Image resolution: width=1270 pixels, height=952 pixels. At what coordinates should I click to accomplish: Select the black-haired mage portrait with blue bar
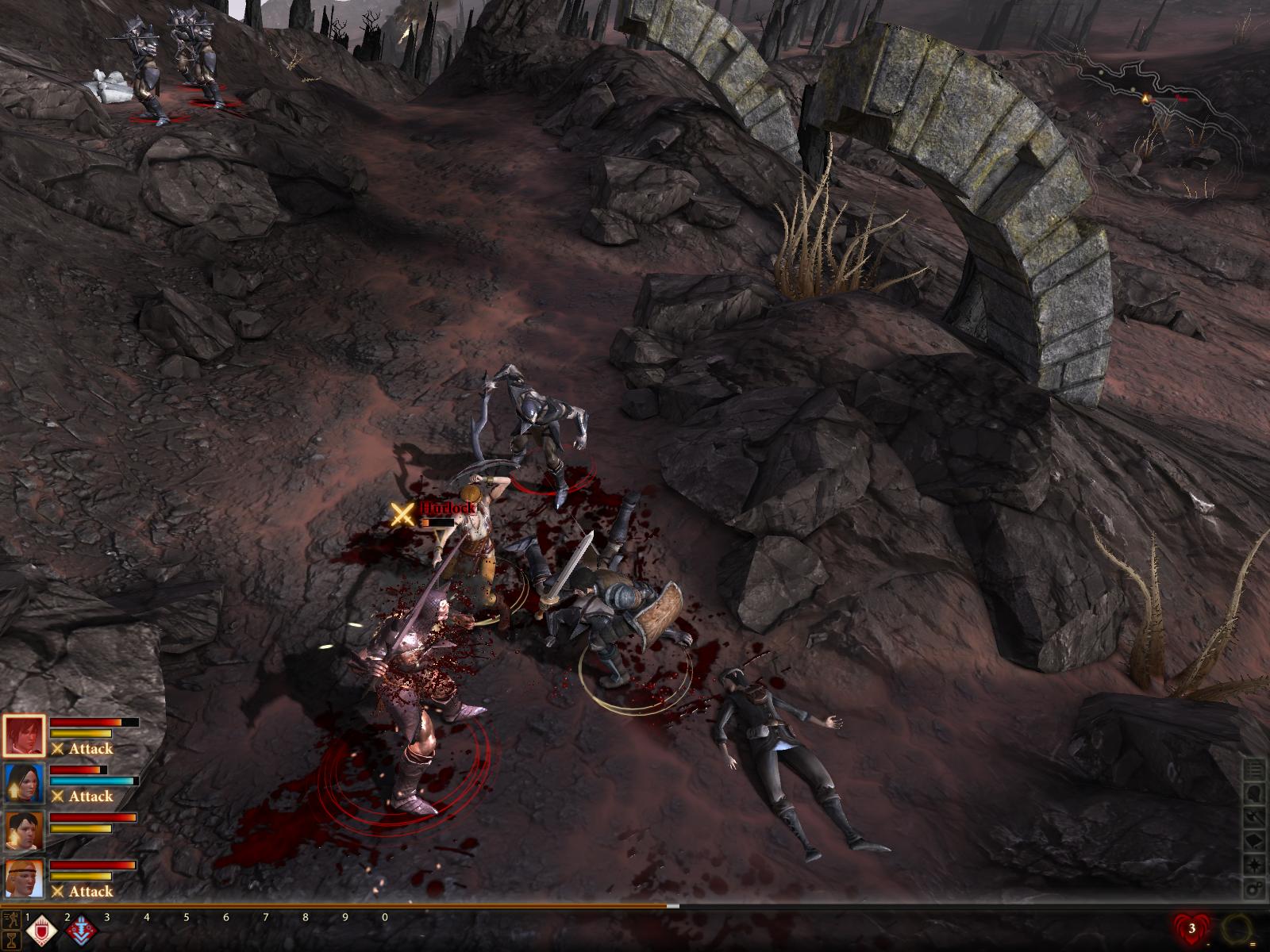[25, 784]
